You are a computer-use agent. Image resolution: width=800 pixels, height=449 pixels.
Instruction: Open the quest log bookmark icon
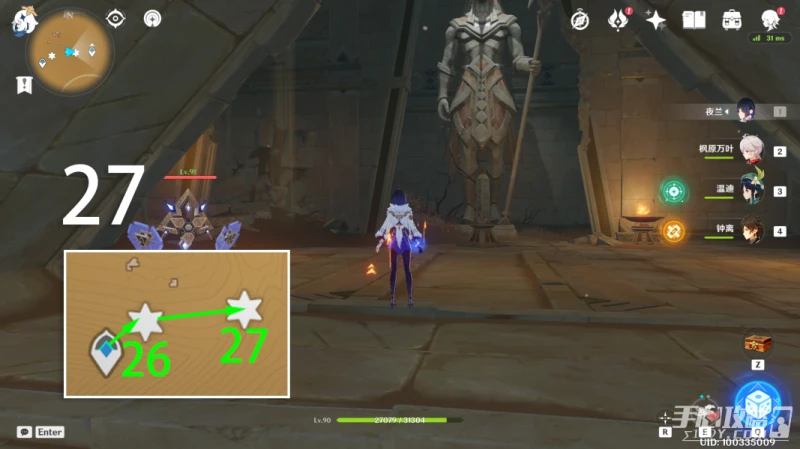[x=21, y=86]
